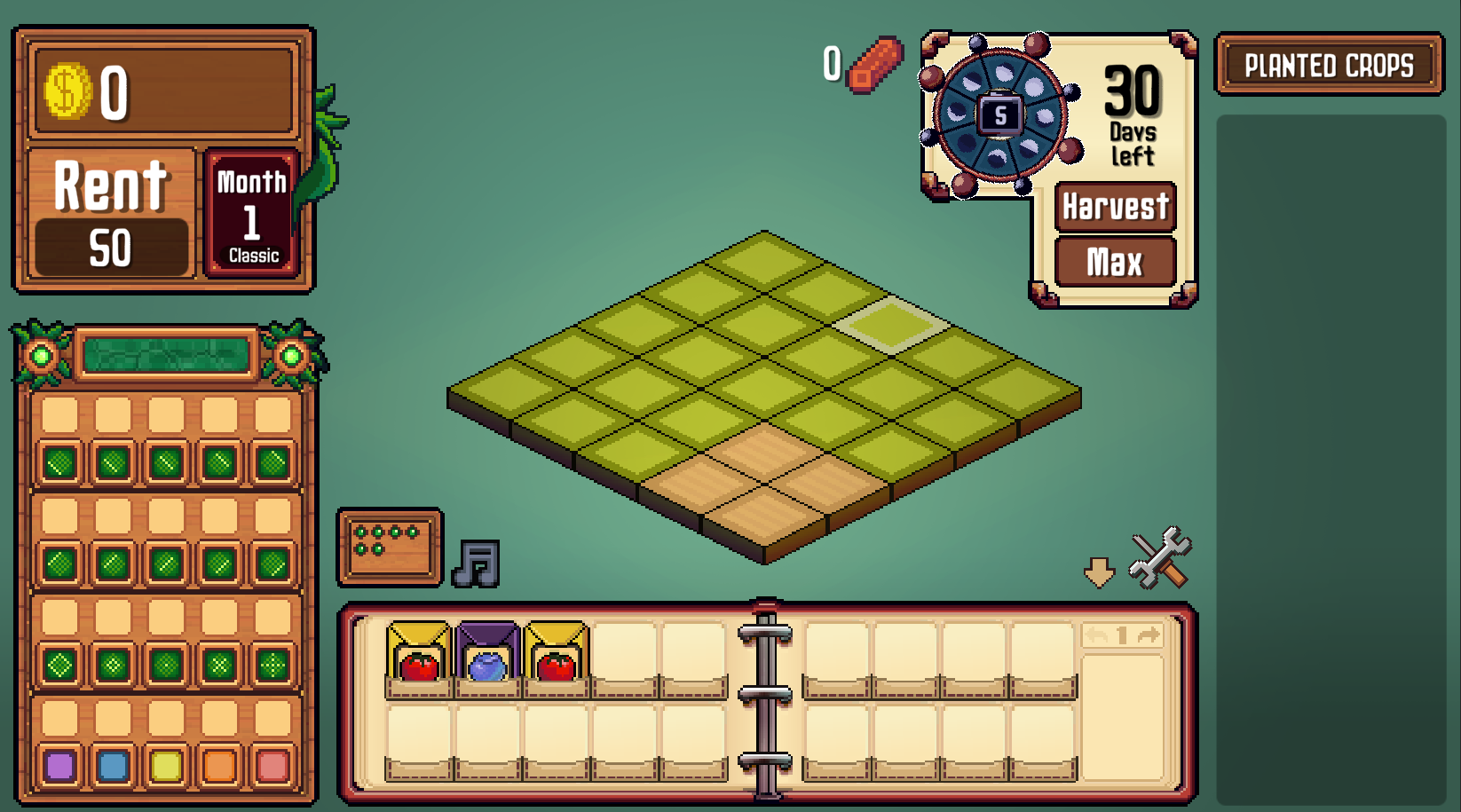1461x812 pixels.
Task: Choose the yellow color swatch
Action: coord(166,765)
